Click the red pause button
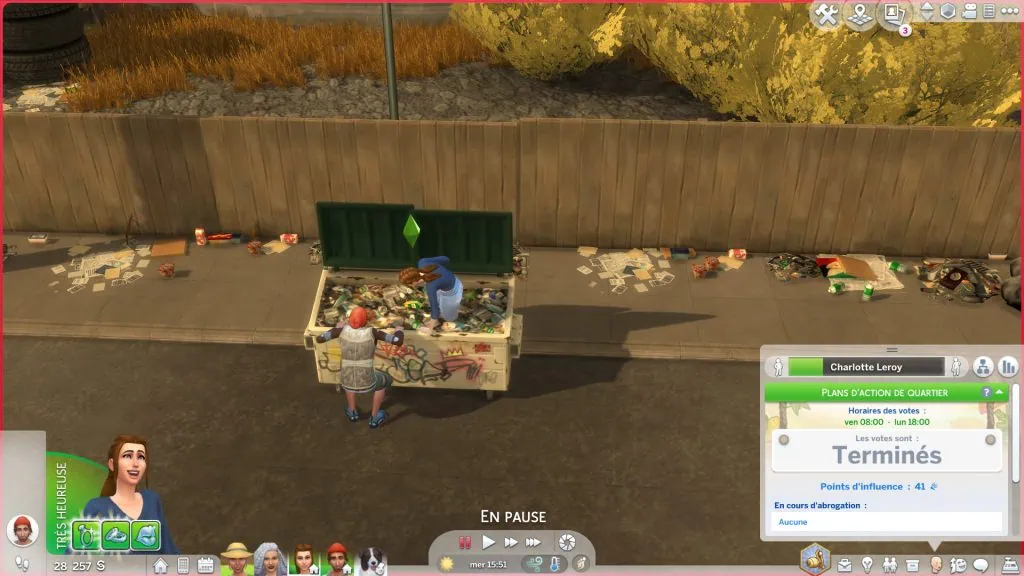Image resolution: width=1024 pixels, height=576 pixels. 465,542
